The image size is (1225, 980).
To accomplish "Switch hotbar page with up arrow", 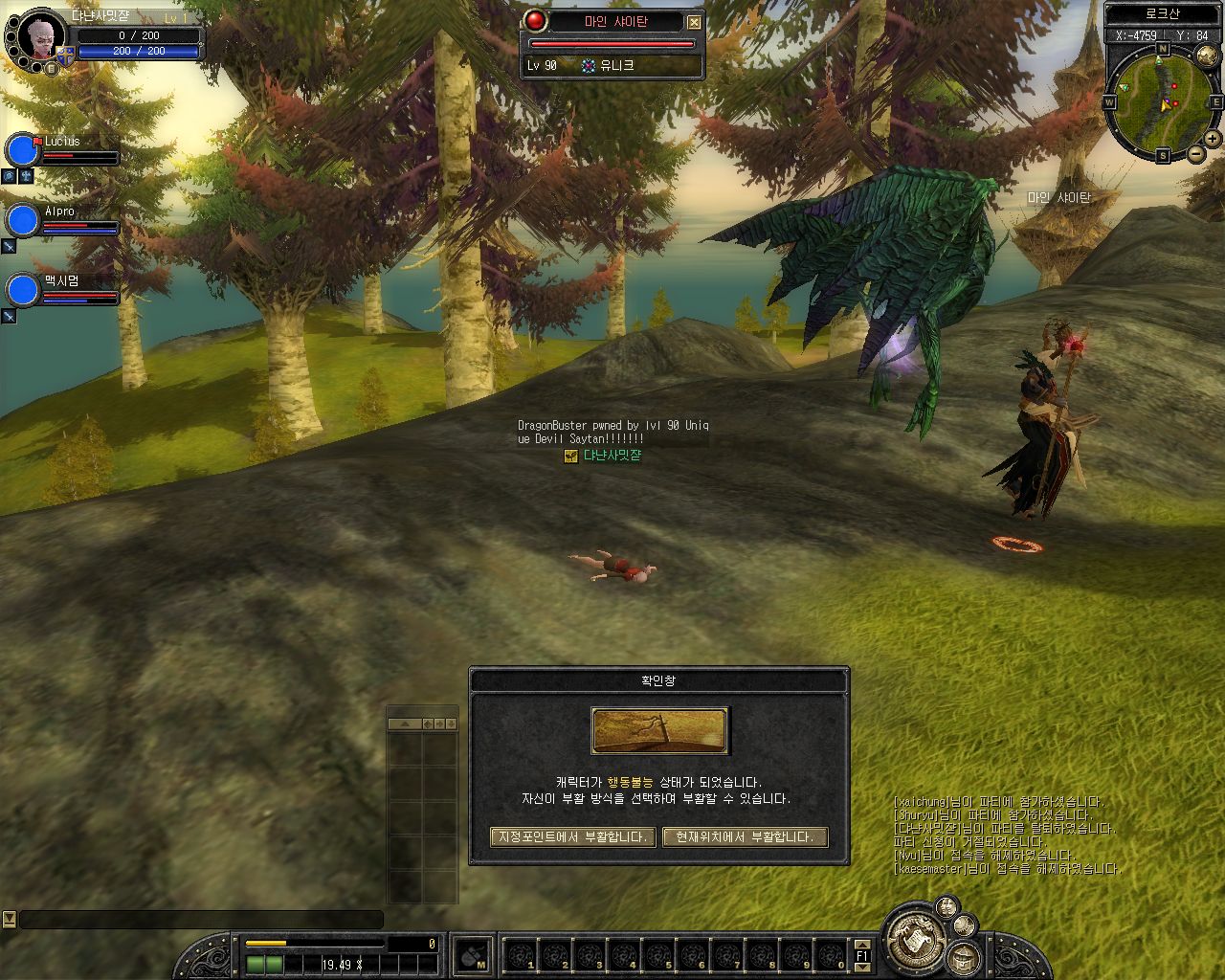I will [861, 944].
